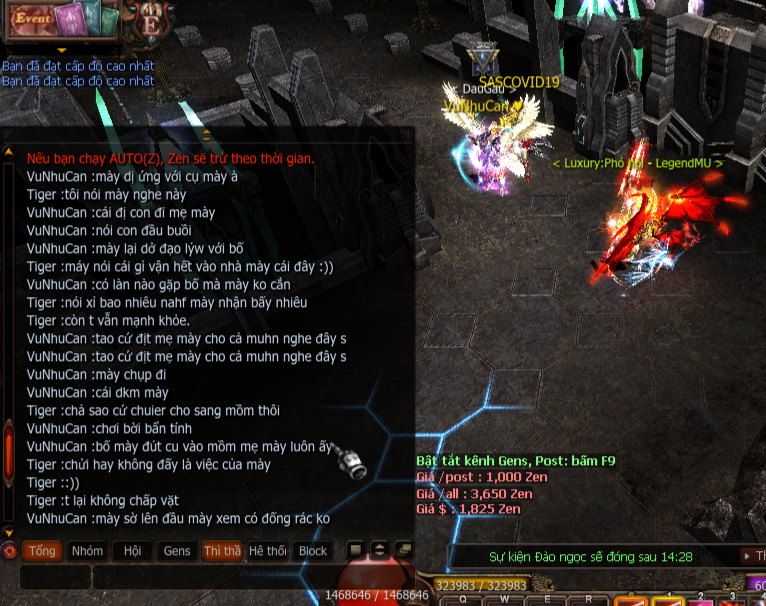Image resolution: width=766 pixels, height=606 pixels.
Task: Open the Block chat tab
Action: 313,551
